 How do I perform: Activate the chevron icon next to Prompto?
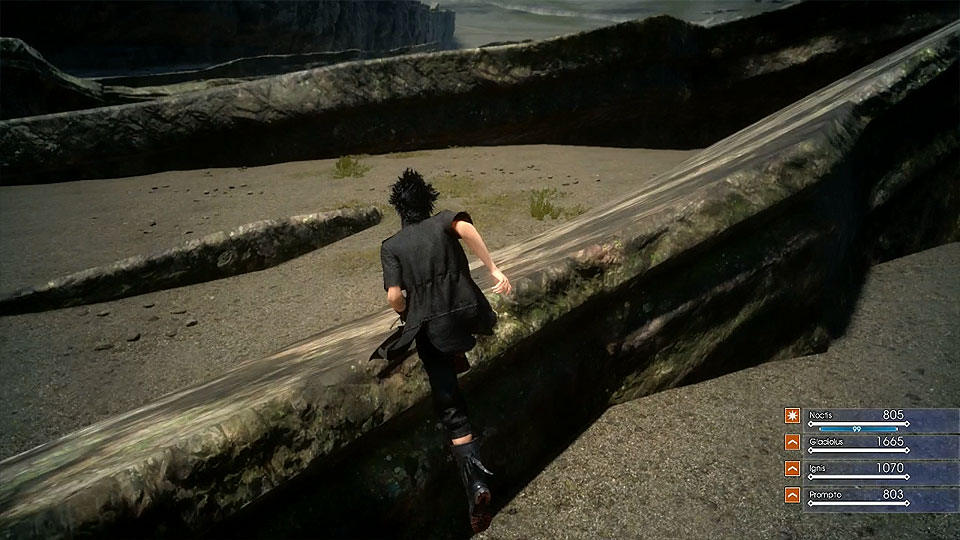coord(791,494)
